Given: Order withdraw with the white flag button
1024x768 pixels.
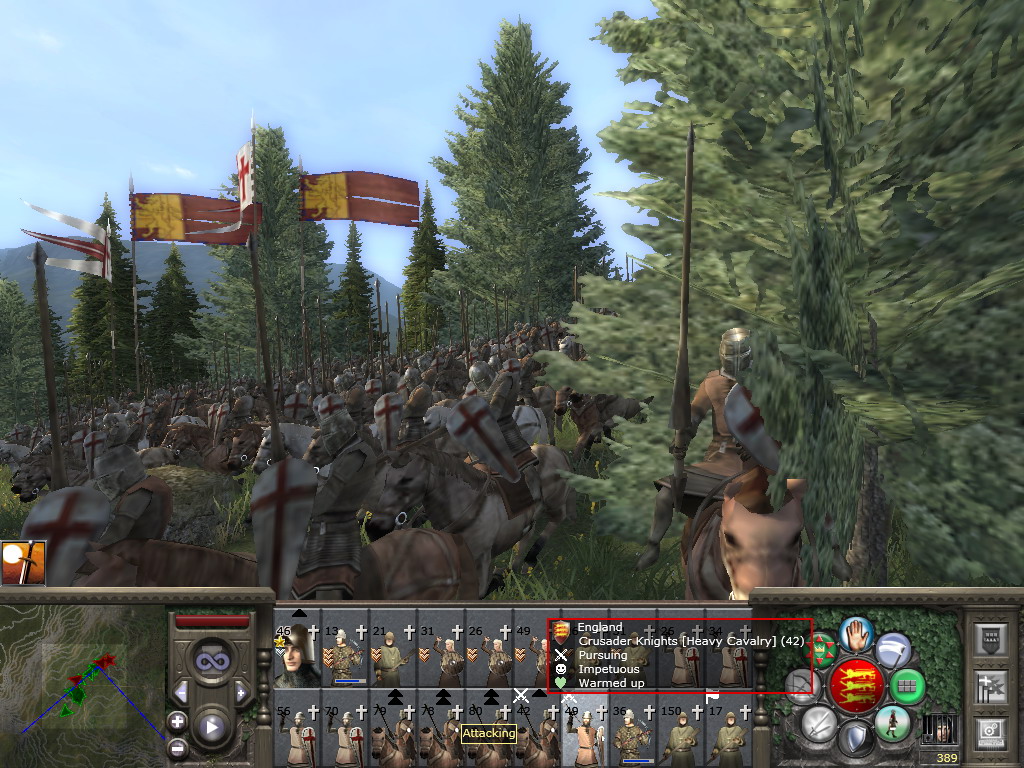Looking at the screenshot, I should coord(893,650).
